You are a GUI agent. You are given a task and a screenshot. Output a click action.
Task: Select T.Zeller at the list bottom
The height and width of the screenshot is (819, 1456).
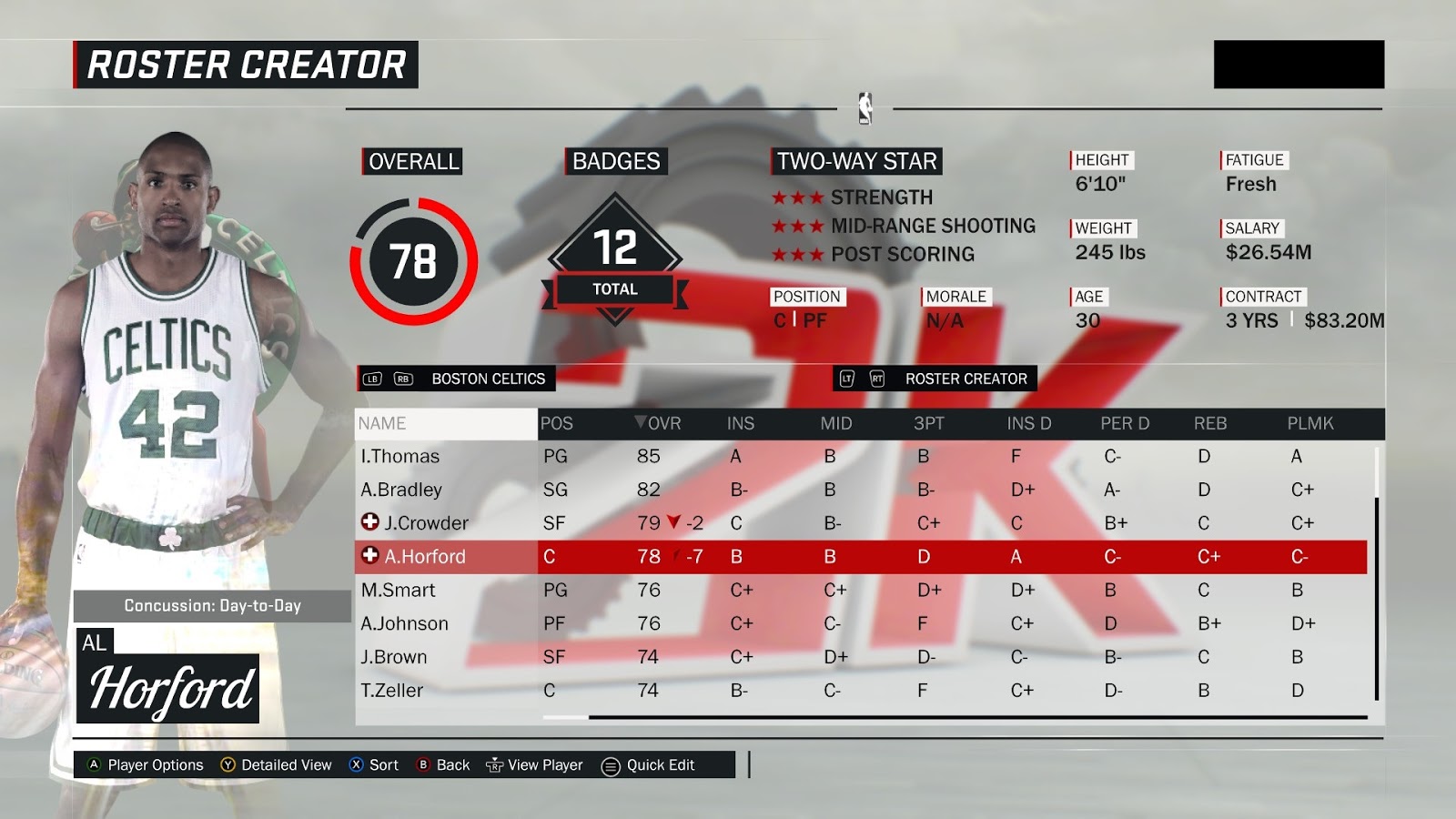(392, 691)
